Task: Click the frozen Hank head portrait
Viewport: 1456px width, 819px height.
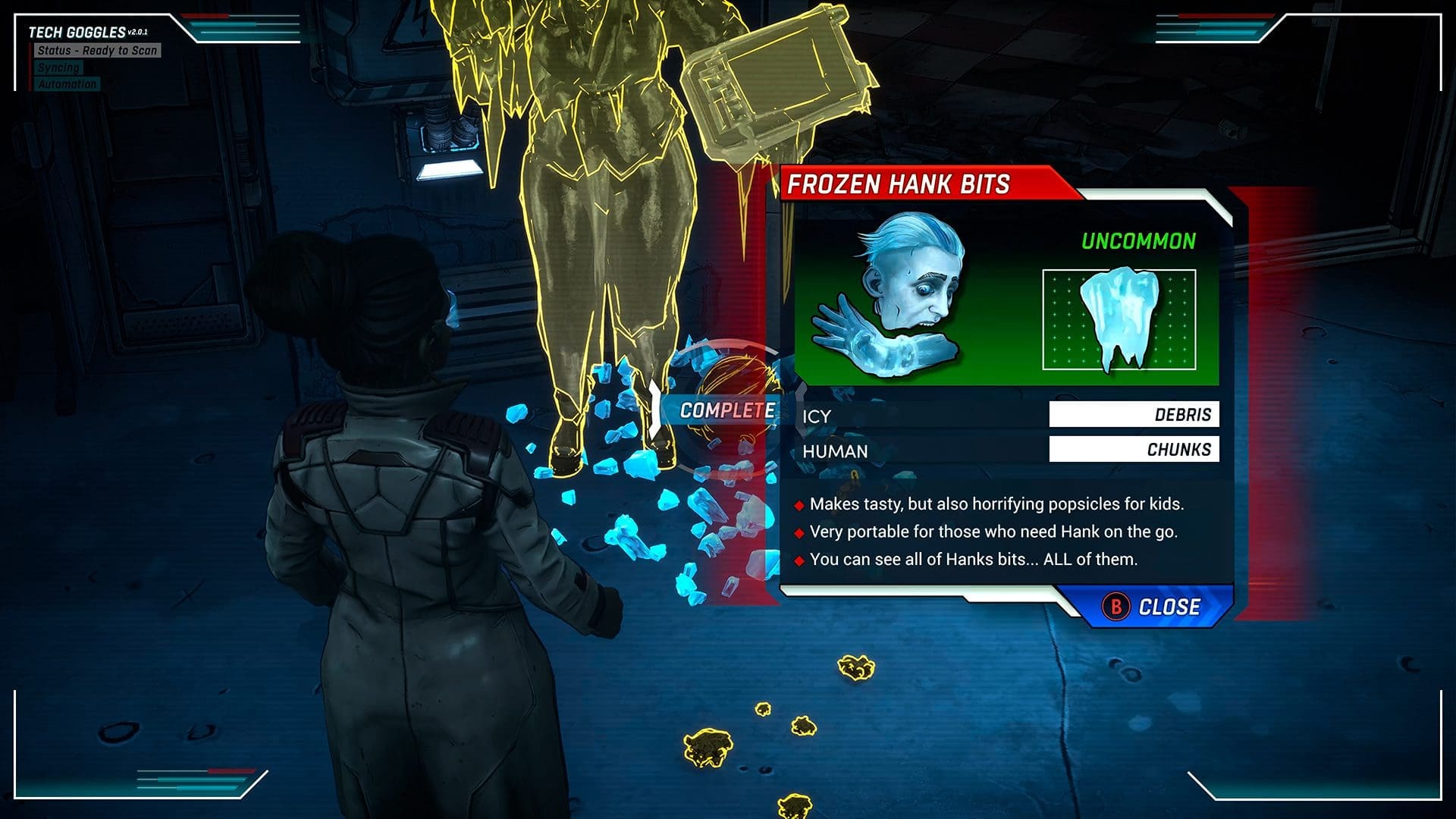Action: coord(891,296)
